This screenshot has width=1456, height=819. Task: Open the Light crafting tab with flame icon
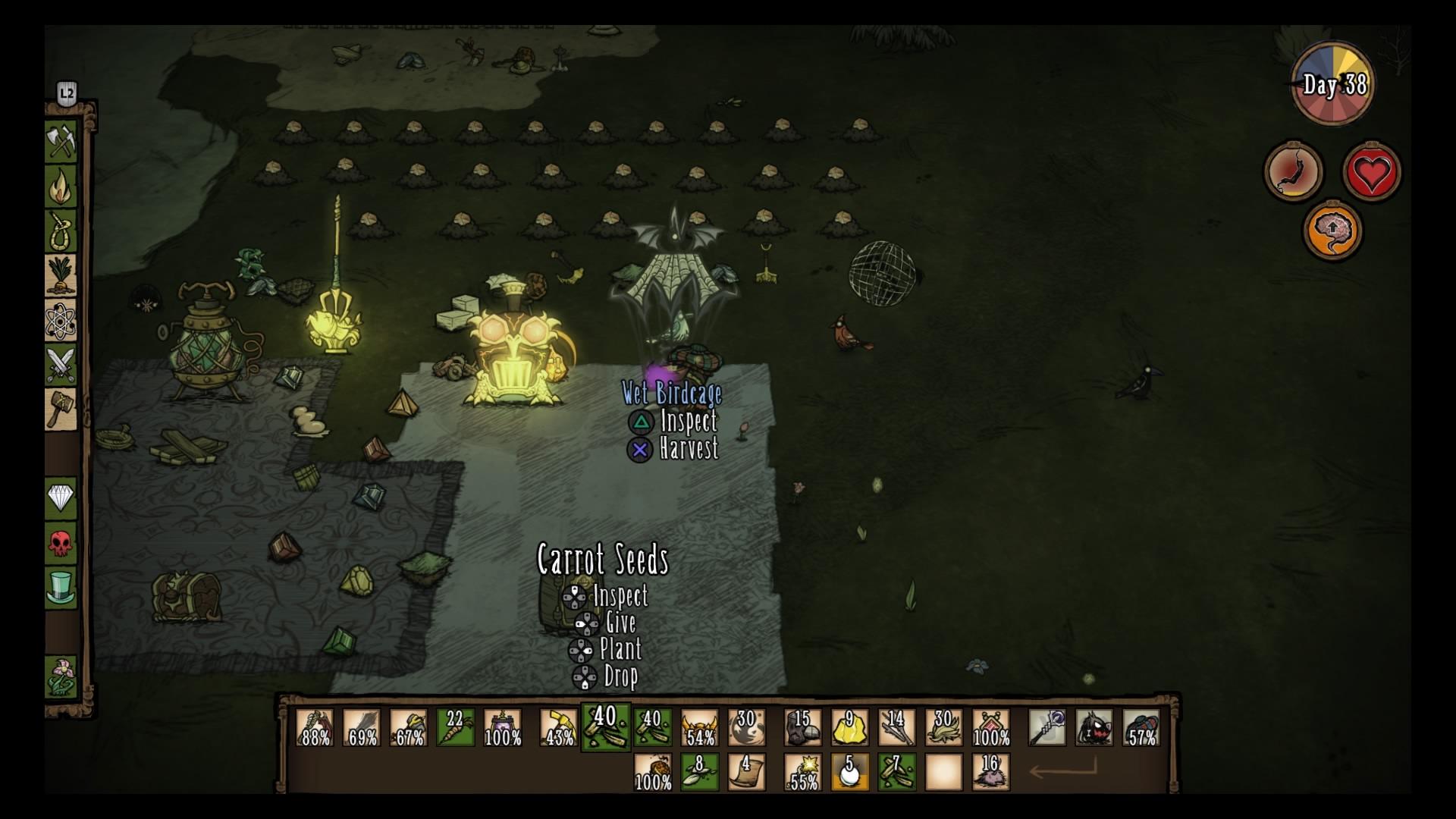click(61, 187)
